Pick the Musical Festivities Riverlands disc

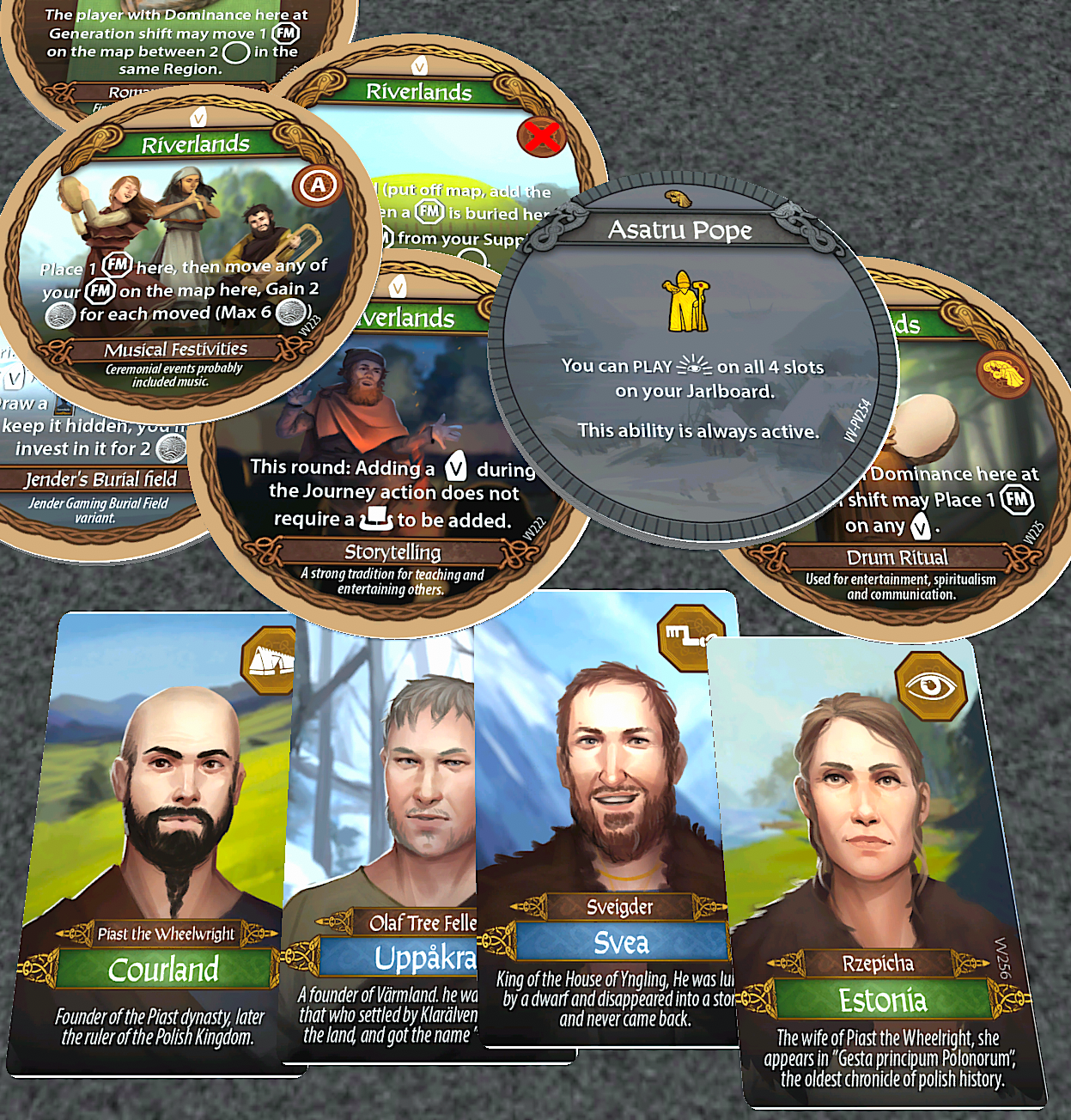pos(189,258)
